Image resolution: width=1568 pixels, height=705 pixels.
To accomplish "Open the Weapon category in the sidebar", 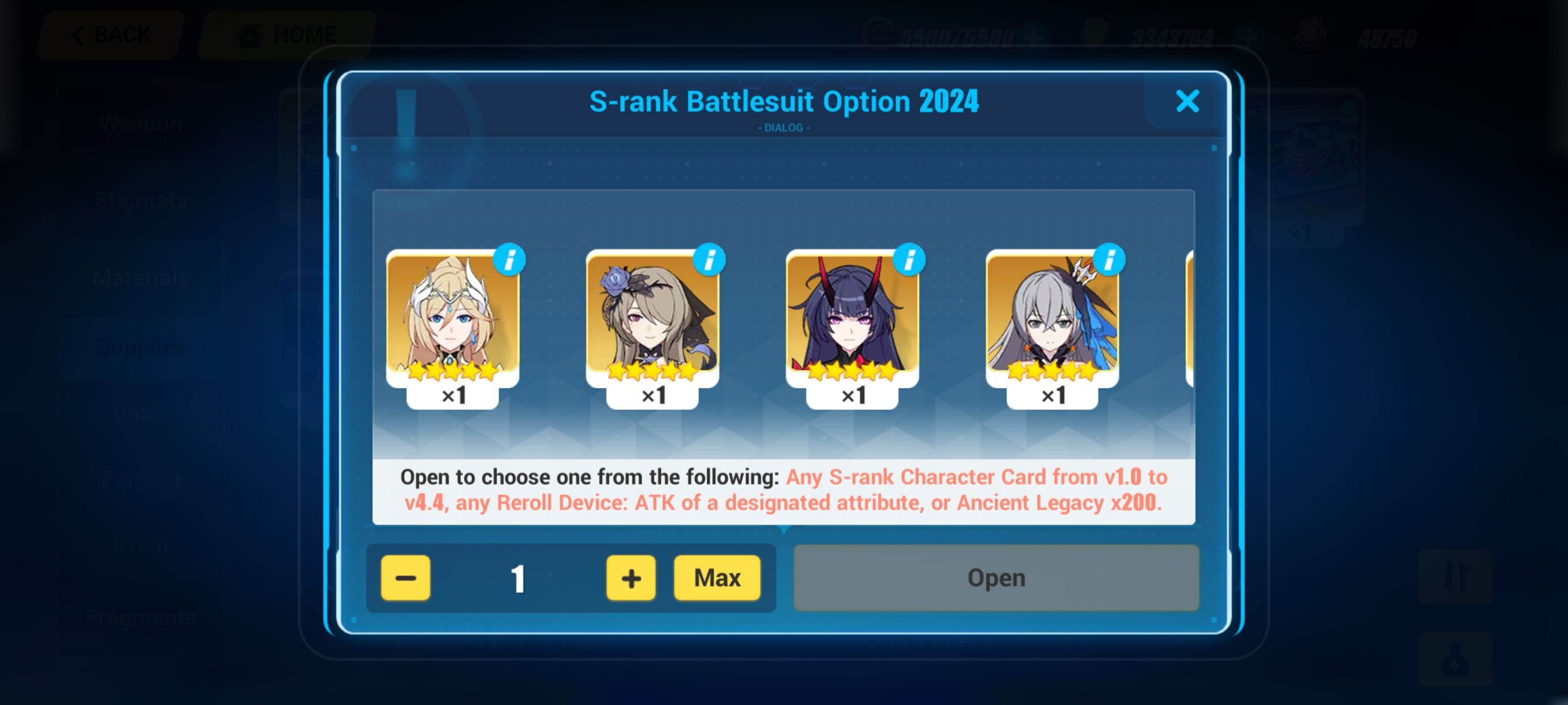I will tap(141, 123).
